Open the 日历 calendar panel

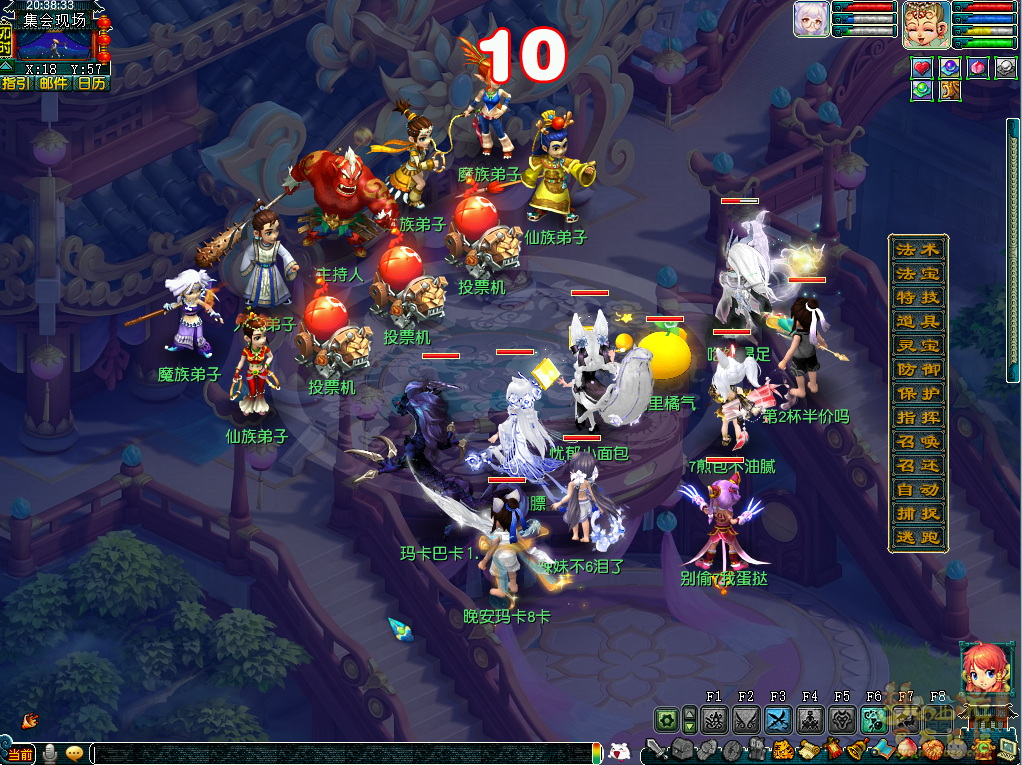pos(91,83)
